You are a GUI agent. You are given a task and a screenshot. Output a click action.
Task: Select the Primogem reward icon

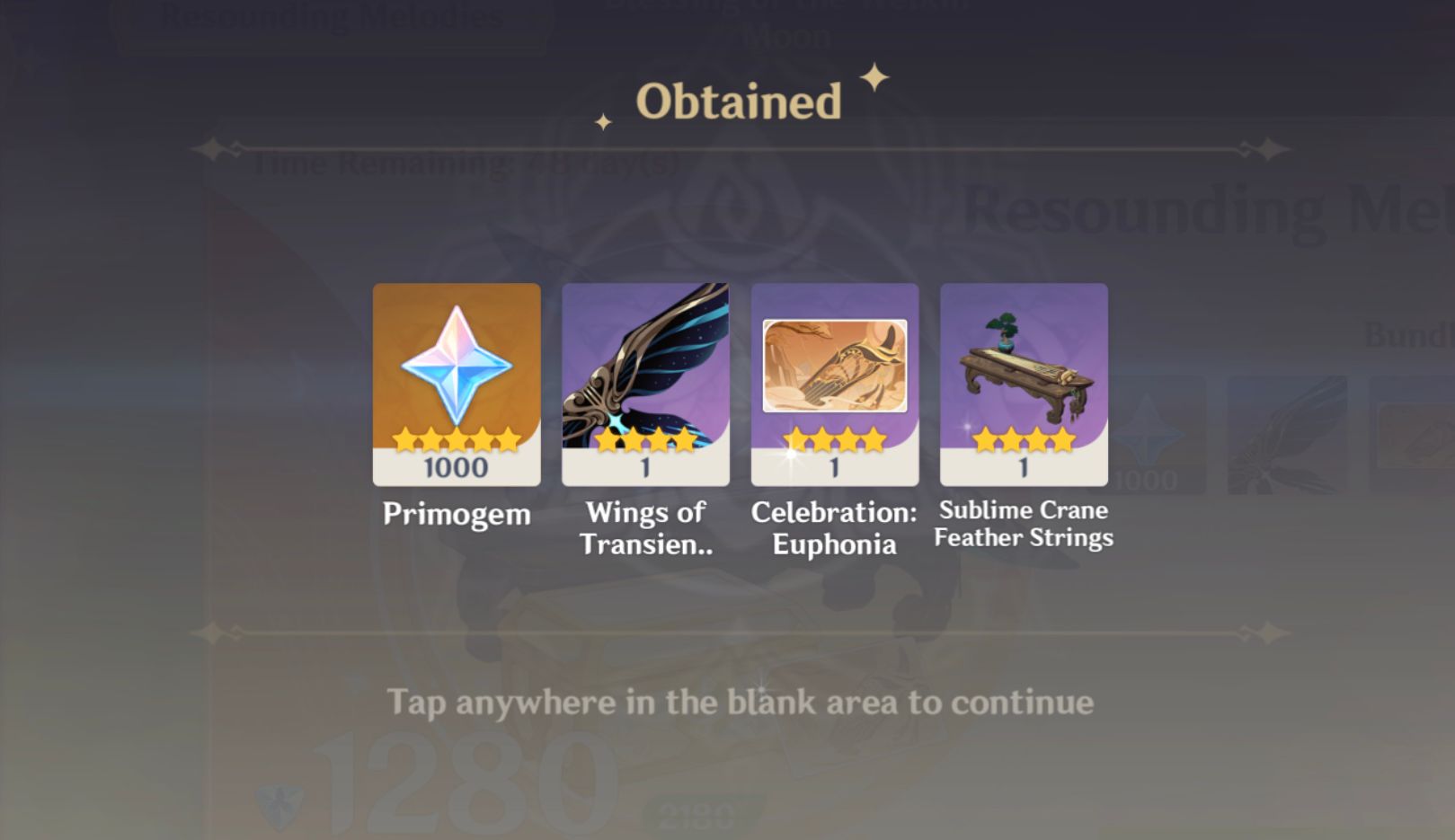pos(456,385)
